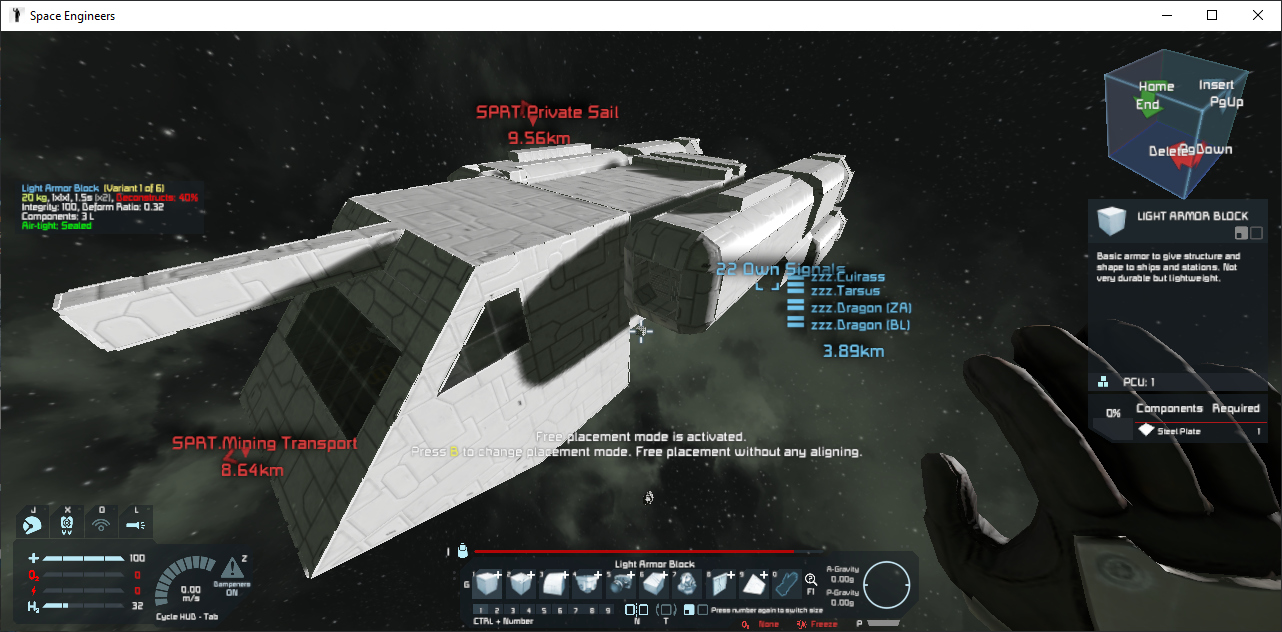Switch to toolbar page 5
This screenshot has height=632, width=1282.
[x=545, y=610]
